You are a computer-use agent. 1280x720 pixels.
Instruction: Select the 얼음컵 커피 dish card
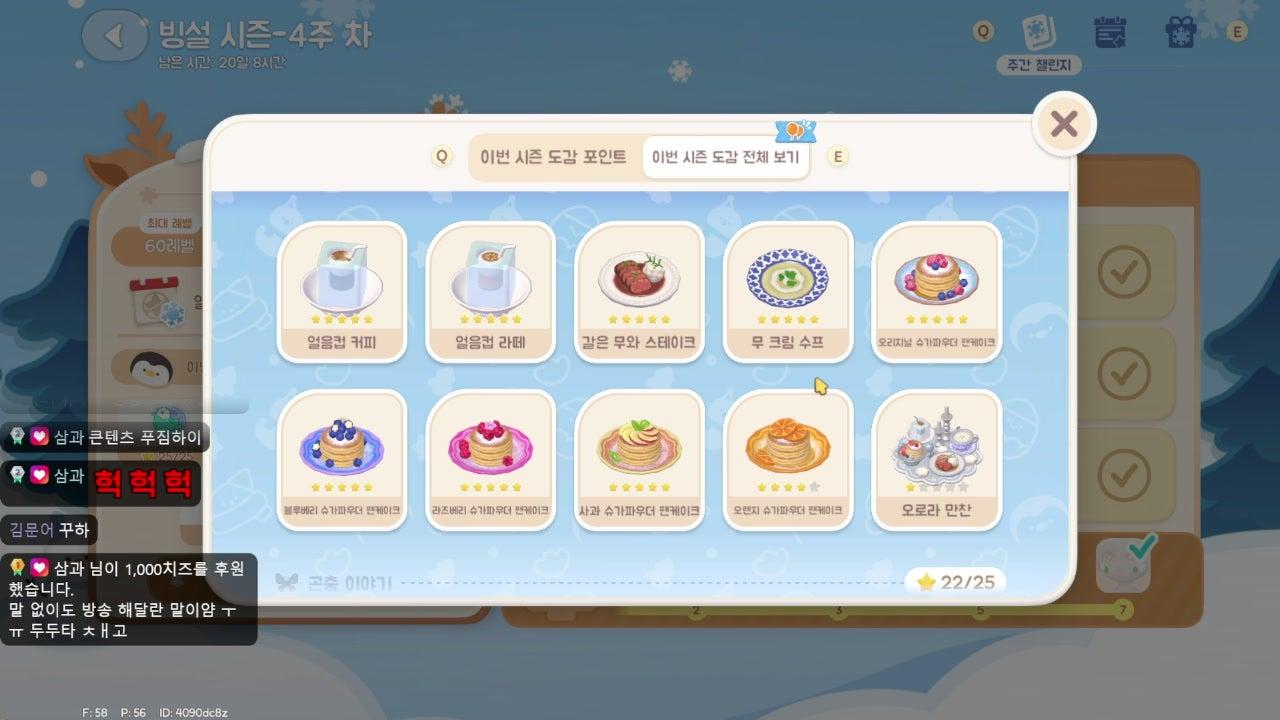(x=342, y=291)
